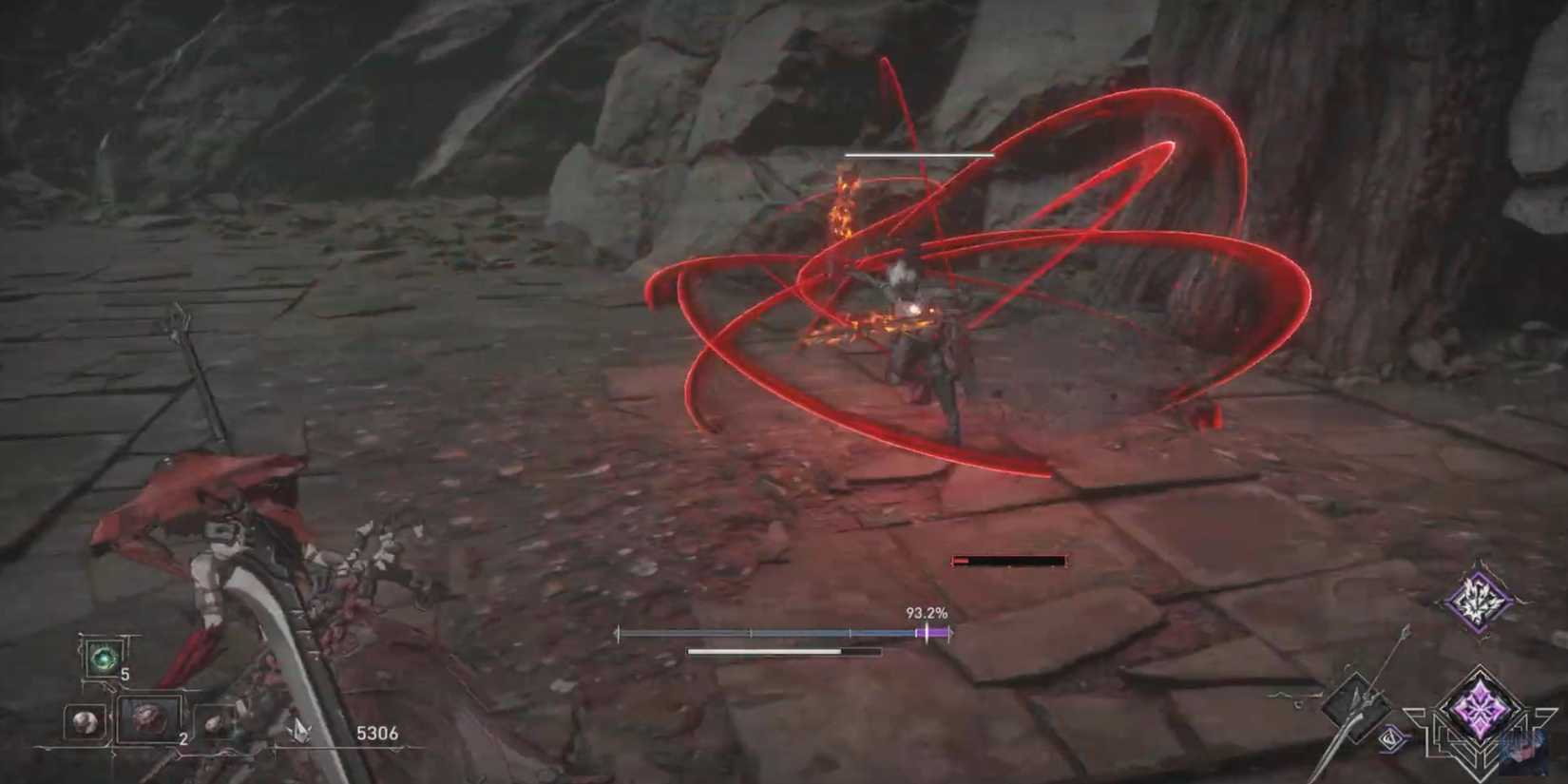This screenshot has width=1568, height=784.
Task: Click the 93.2% focus percentage label
Action: [926, 614]
